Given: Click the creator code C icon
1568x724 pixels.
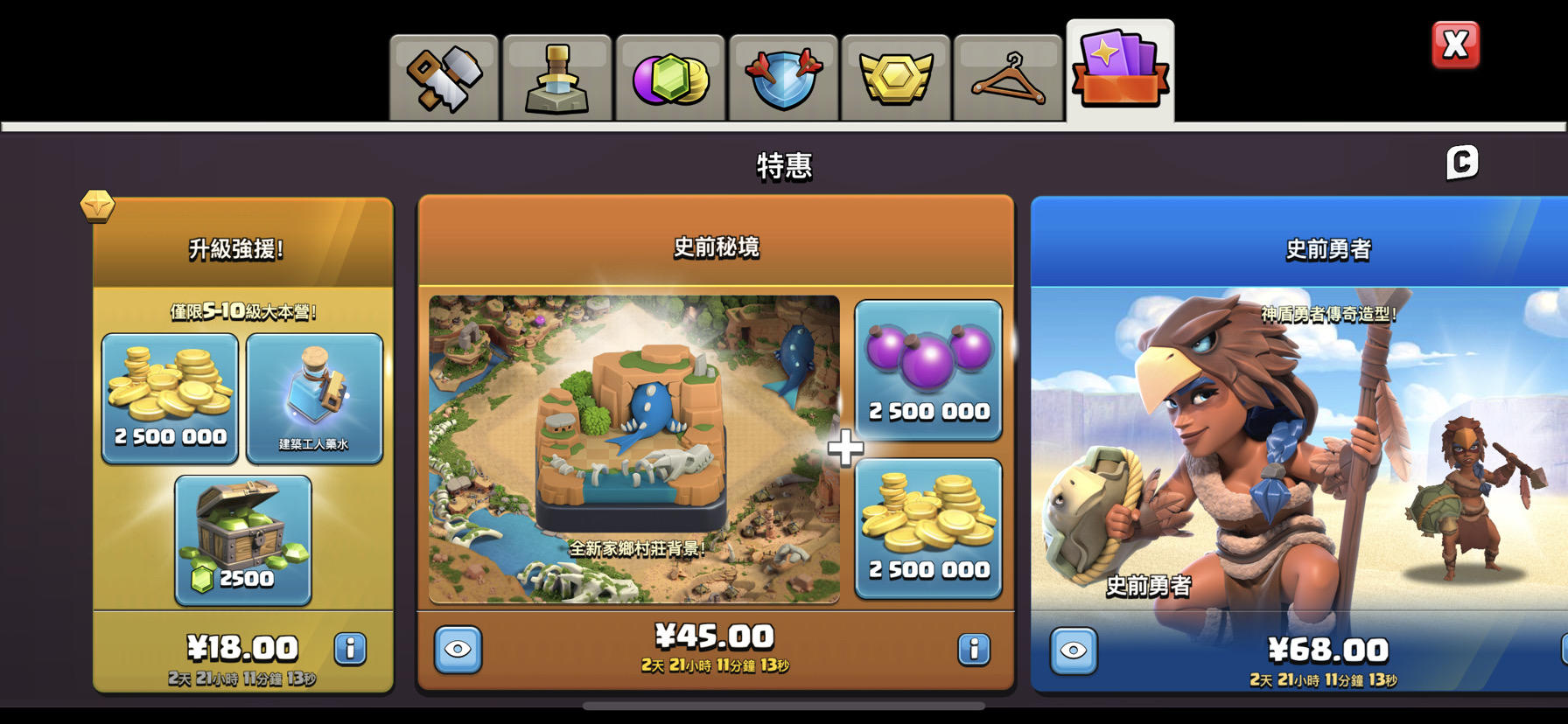Looking at the screenshot, I should (1462, 163).
